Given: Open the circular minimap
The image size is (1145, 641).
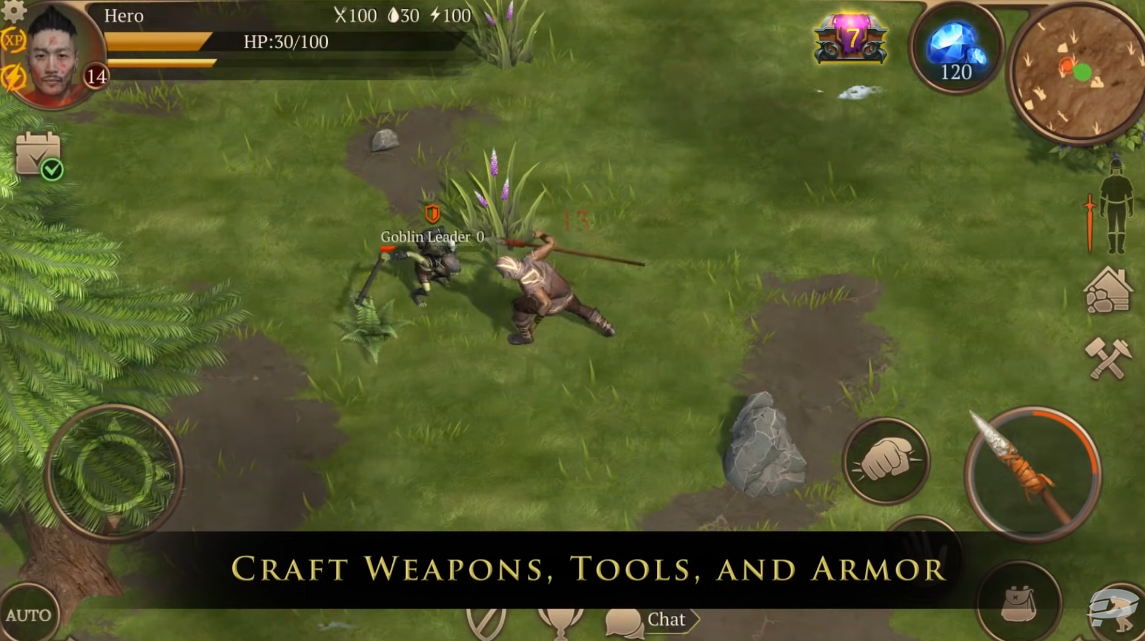Looking at the screenshot, I should pos(1075,72).
